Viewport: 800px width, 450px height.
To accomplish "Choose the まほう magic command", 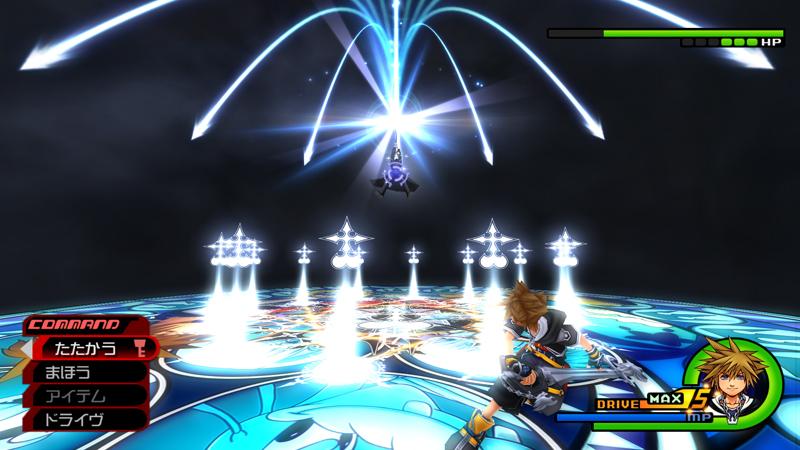I will coord(80,373).
